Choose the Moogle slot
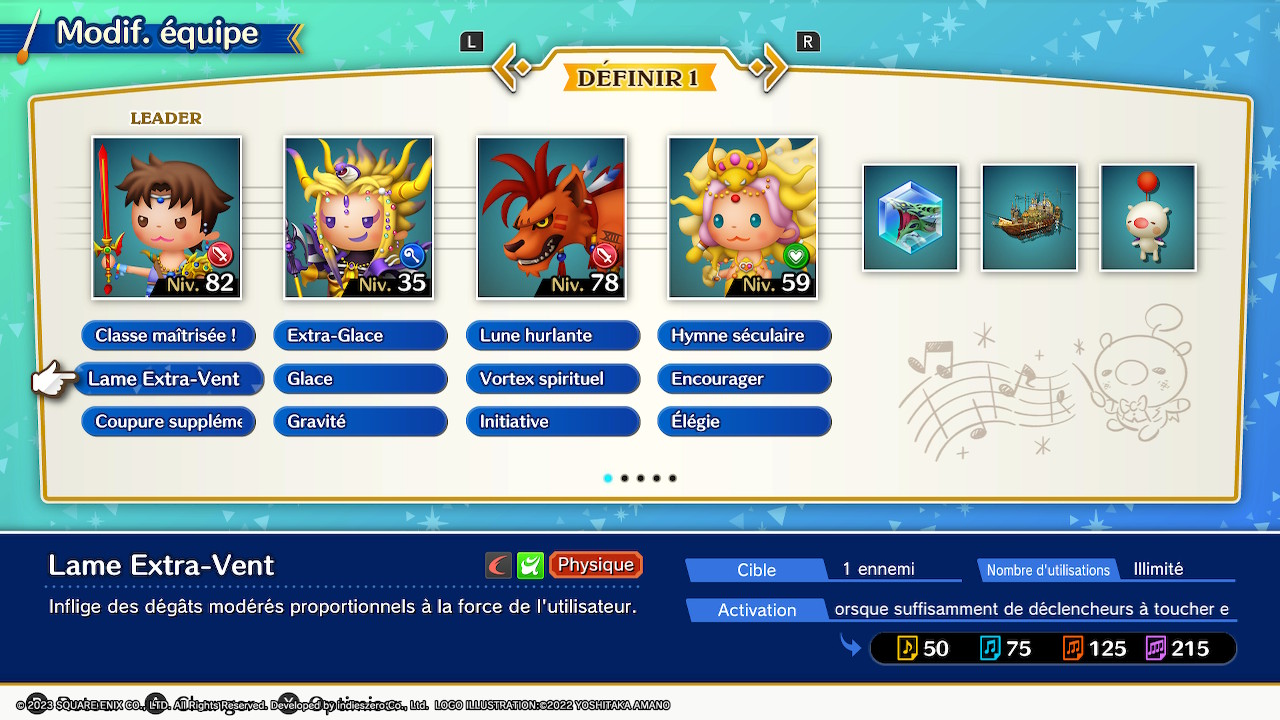1280x720 pixels. [x=1148, y=218]
